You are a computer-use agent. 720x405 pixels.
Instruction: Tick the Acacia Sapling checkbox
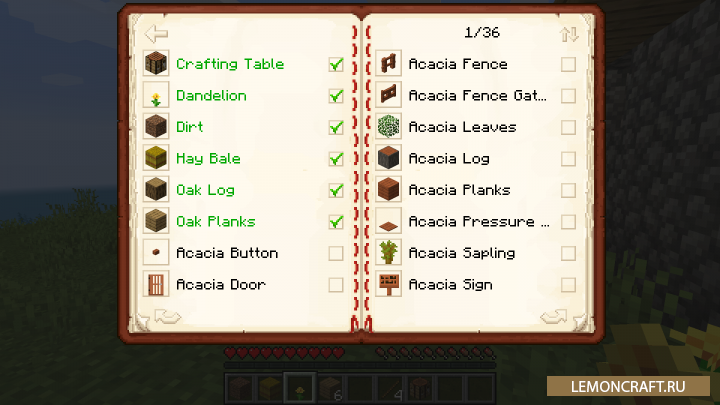(x=568, y=253)
